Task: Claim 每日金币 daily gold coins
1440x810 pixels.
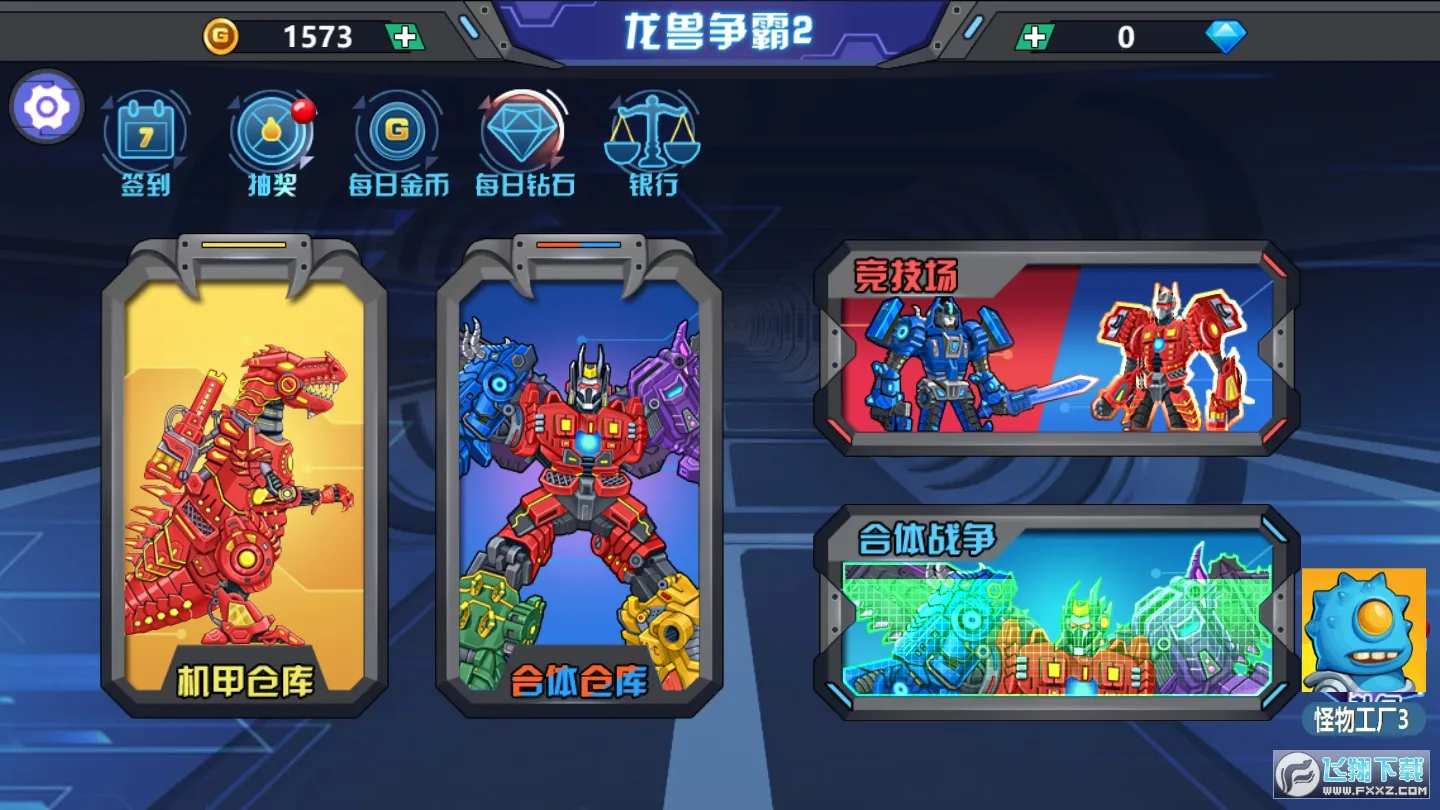Action: 397,135
